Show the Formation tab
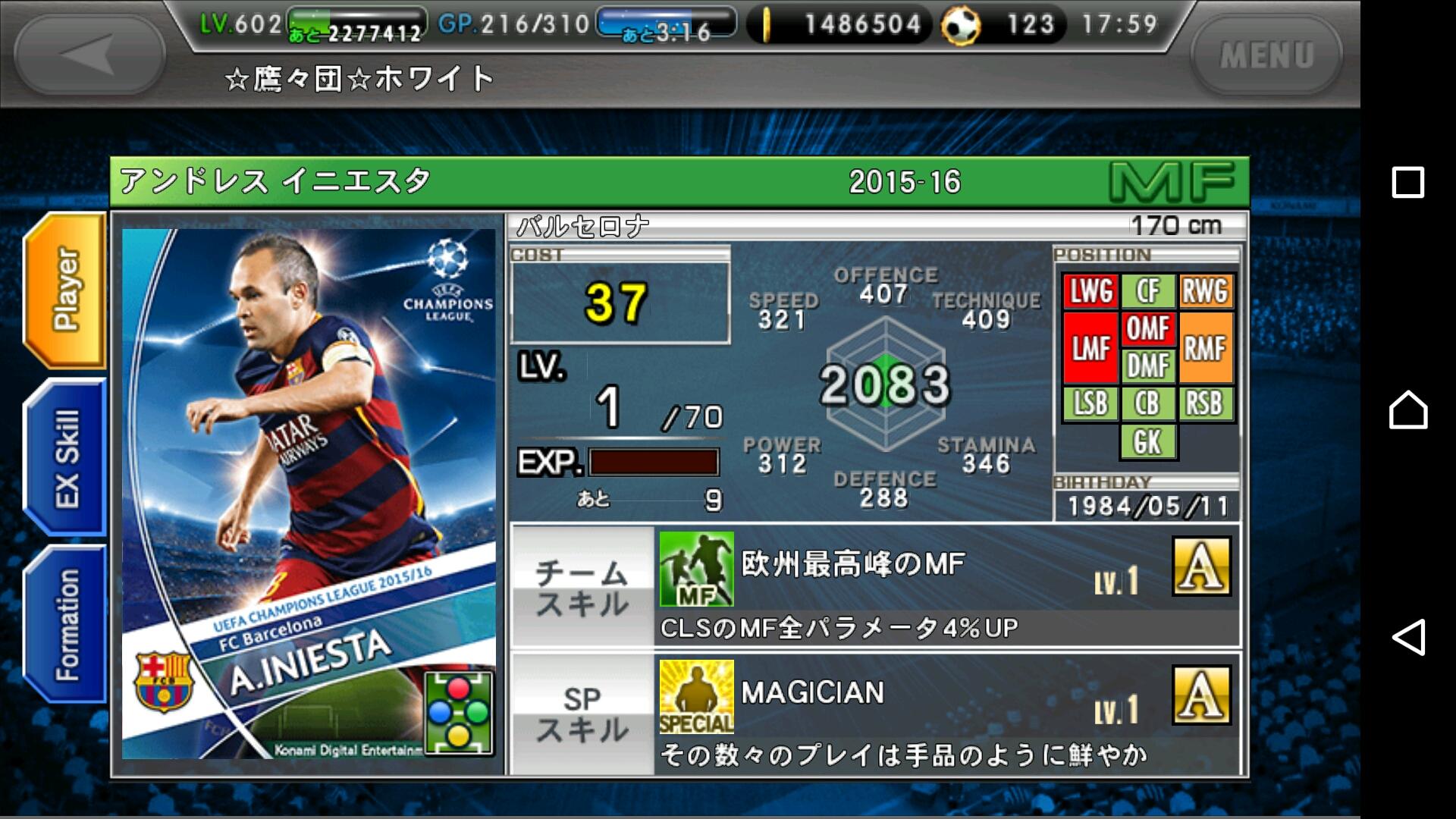Image resolution: width=1456 pixels, height=819 pixels. (x=66, y=624)
